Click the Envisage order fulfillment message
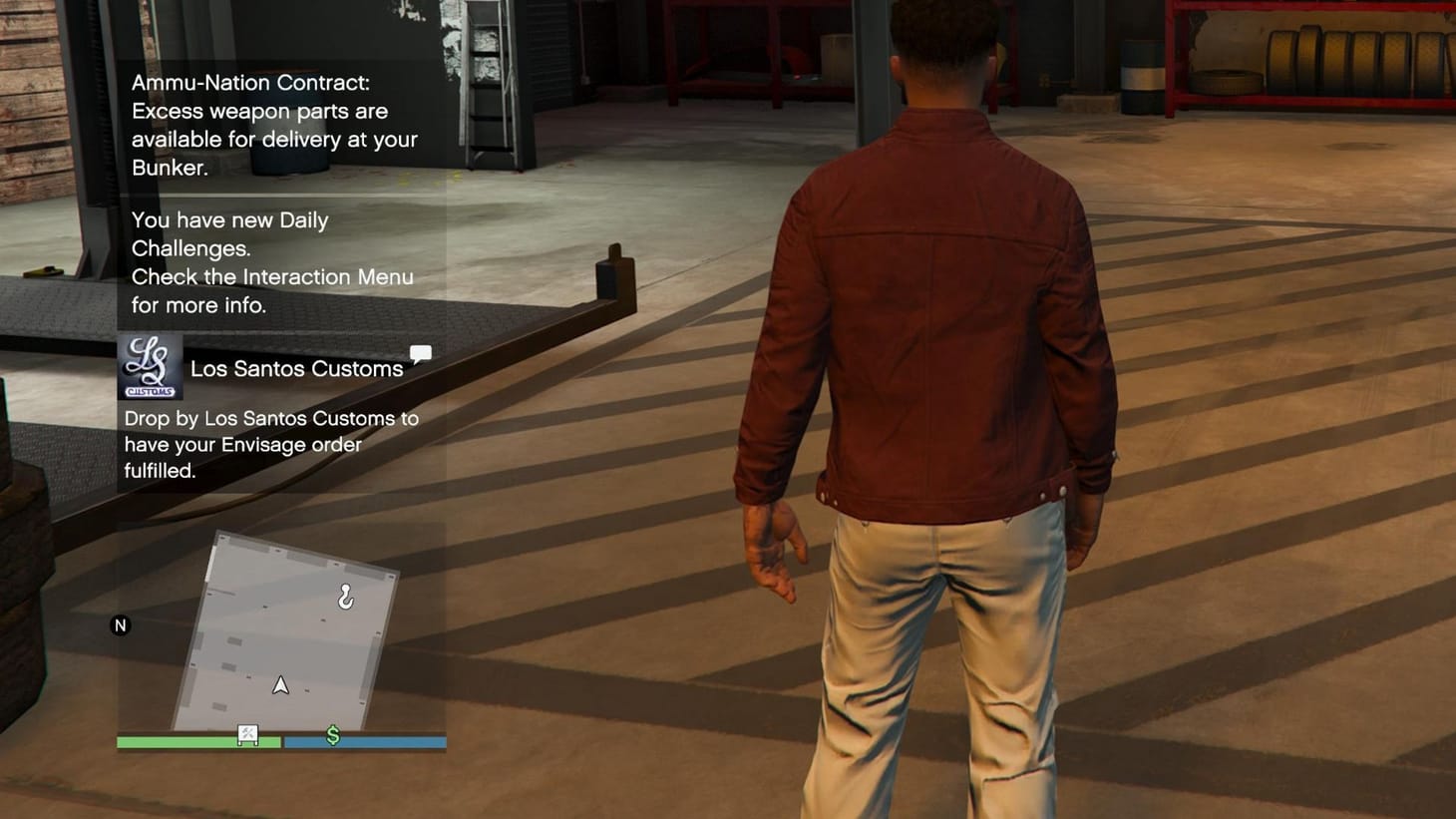The height and width of the screenshot is (819, 1456). point(272,445)
